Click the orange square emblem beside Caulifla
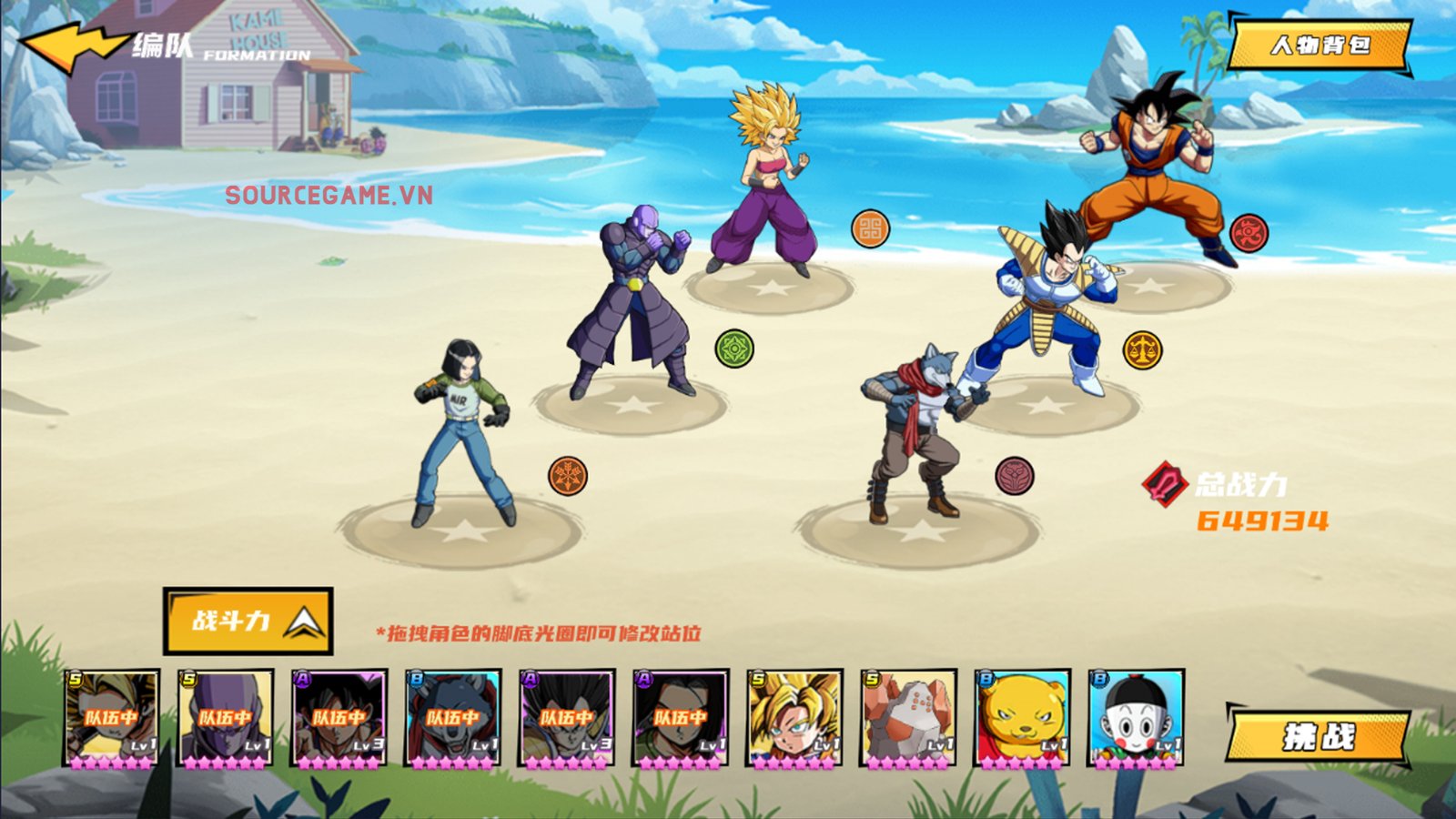 tap(870, 229)
